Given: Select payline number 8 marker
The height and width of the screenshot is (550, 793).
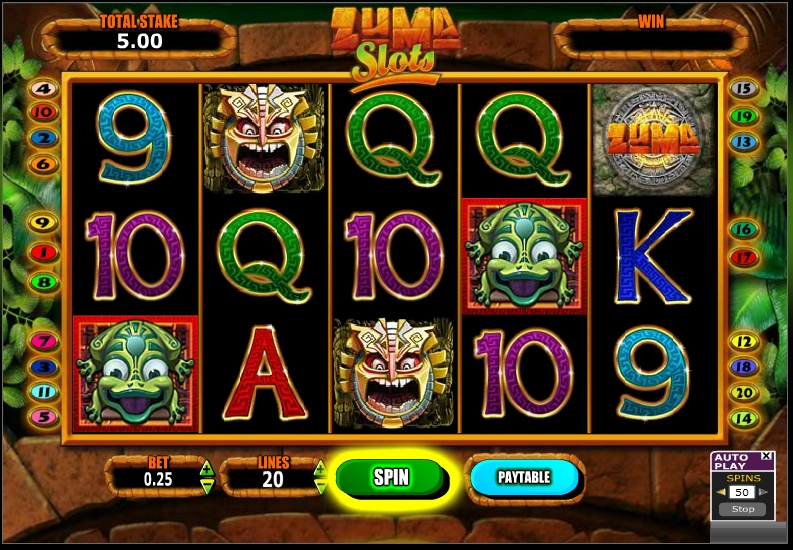Looking at the screenshot, I should [x=44, y=282].
